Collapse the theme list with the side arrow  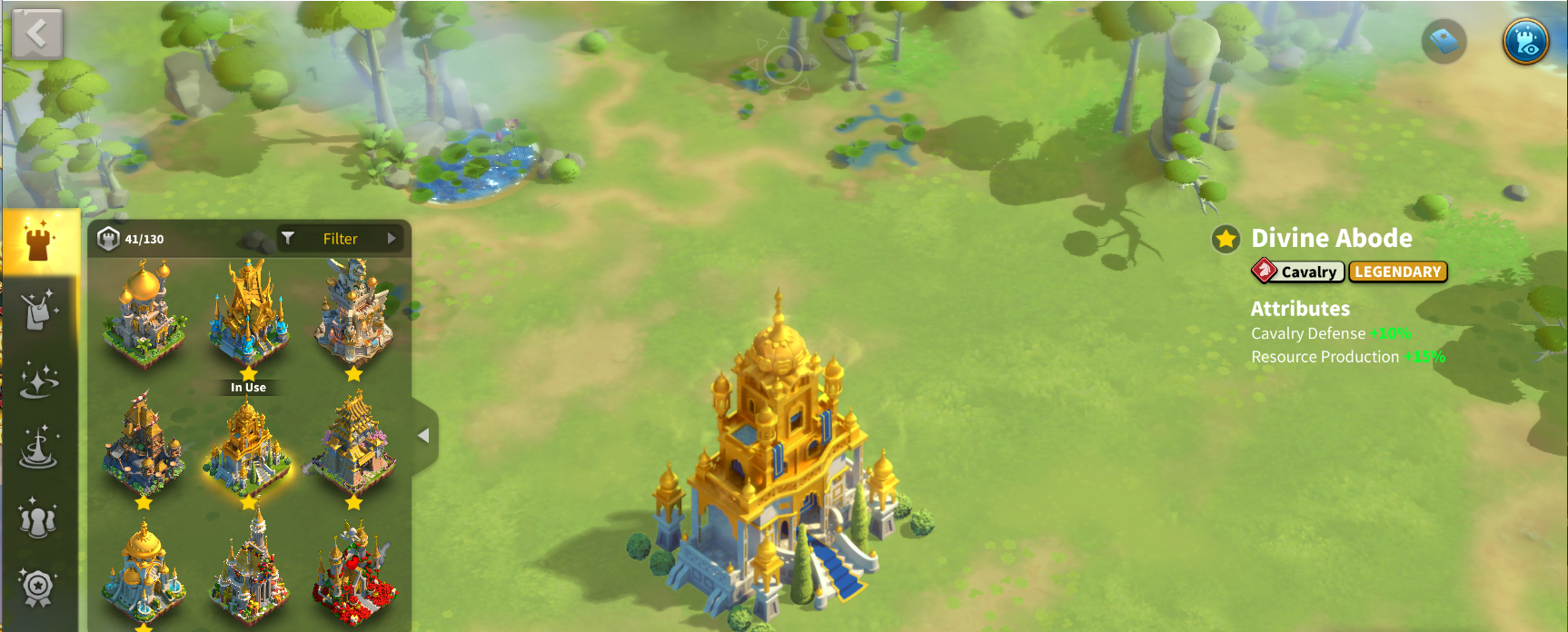(x=423, y=436)
